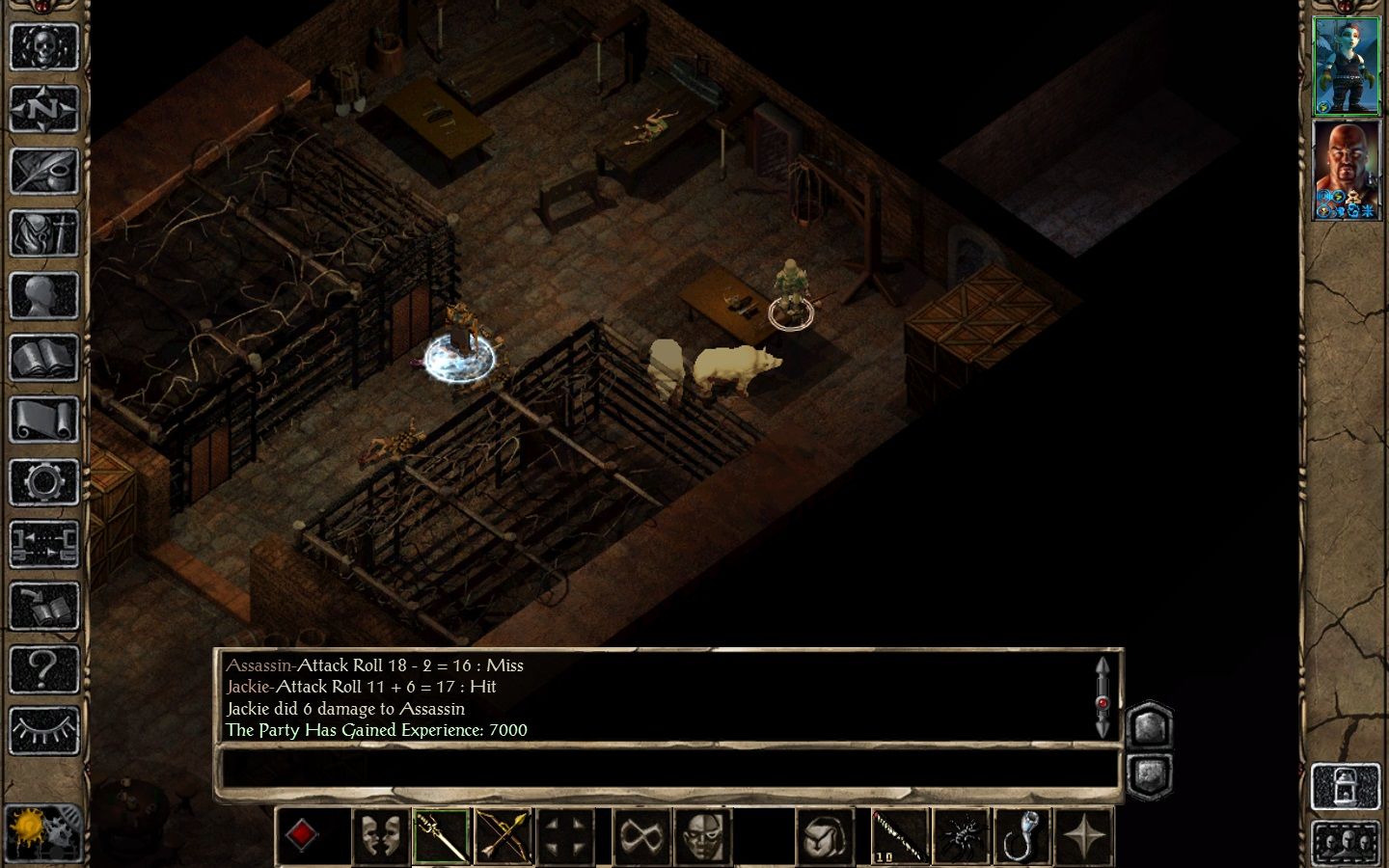Activate the twin masks stealth button

pos(380,835)
